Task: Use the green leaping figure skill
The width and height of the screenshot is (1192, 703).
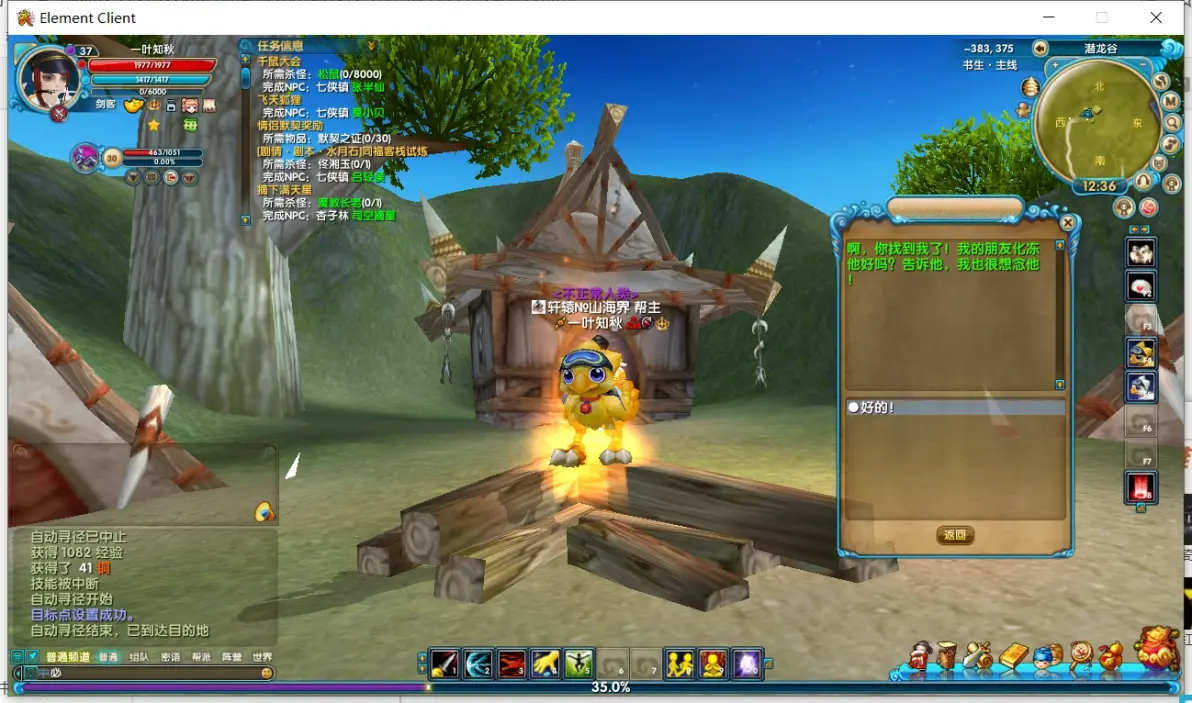Action: (579, 663)
